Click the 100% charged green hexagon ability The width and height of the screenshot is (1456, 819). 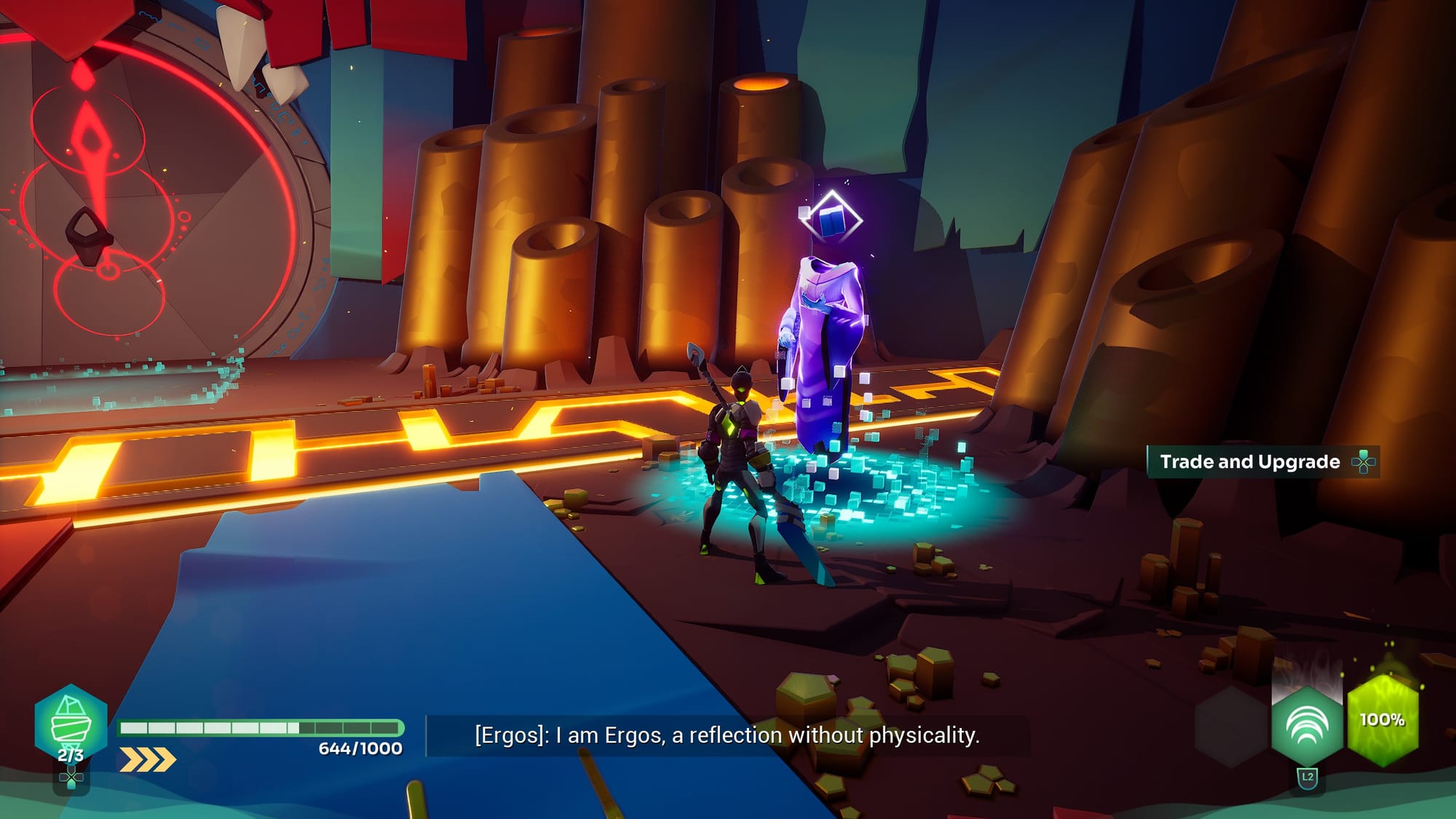click(x=1382, y=720)
